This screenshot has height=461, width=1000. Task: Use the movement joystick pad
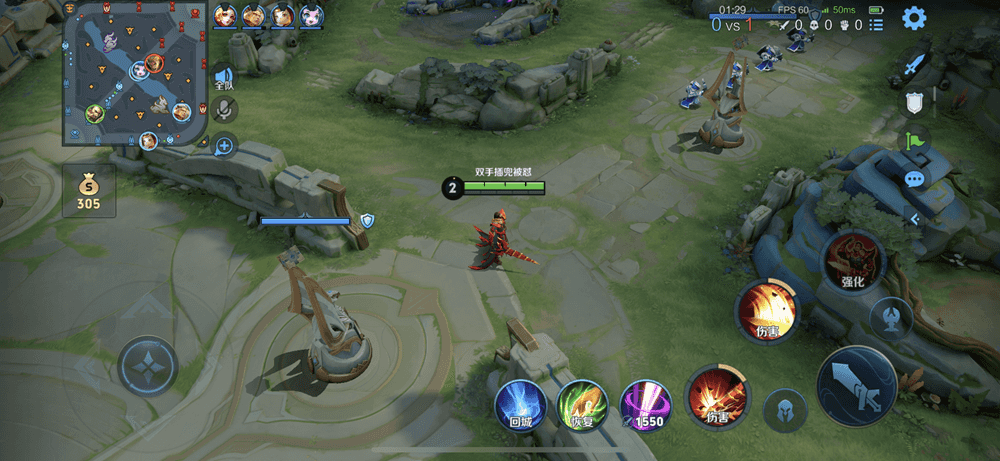[148, 365]
